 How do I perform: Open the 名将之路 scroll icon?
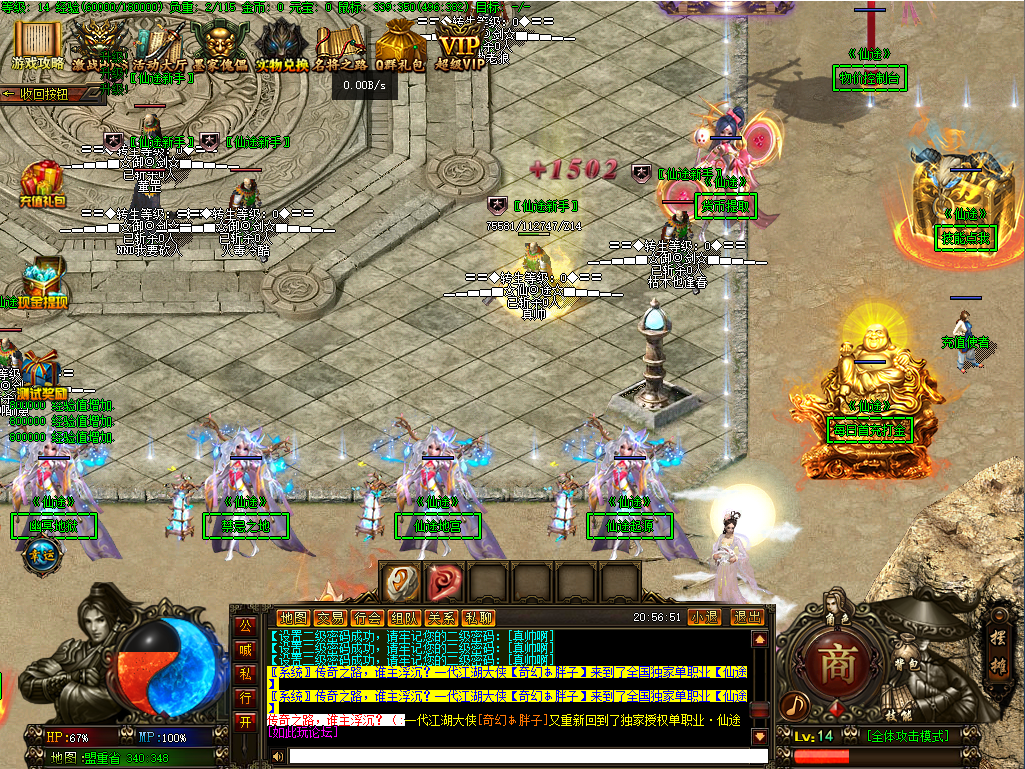341,46
